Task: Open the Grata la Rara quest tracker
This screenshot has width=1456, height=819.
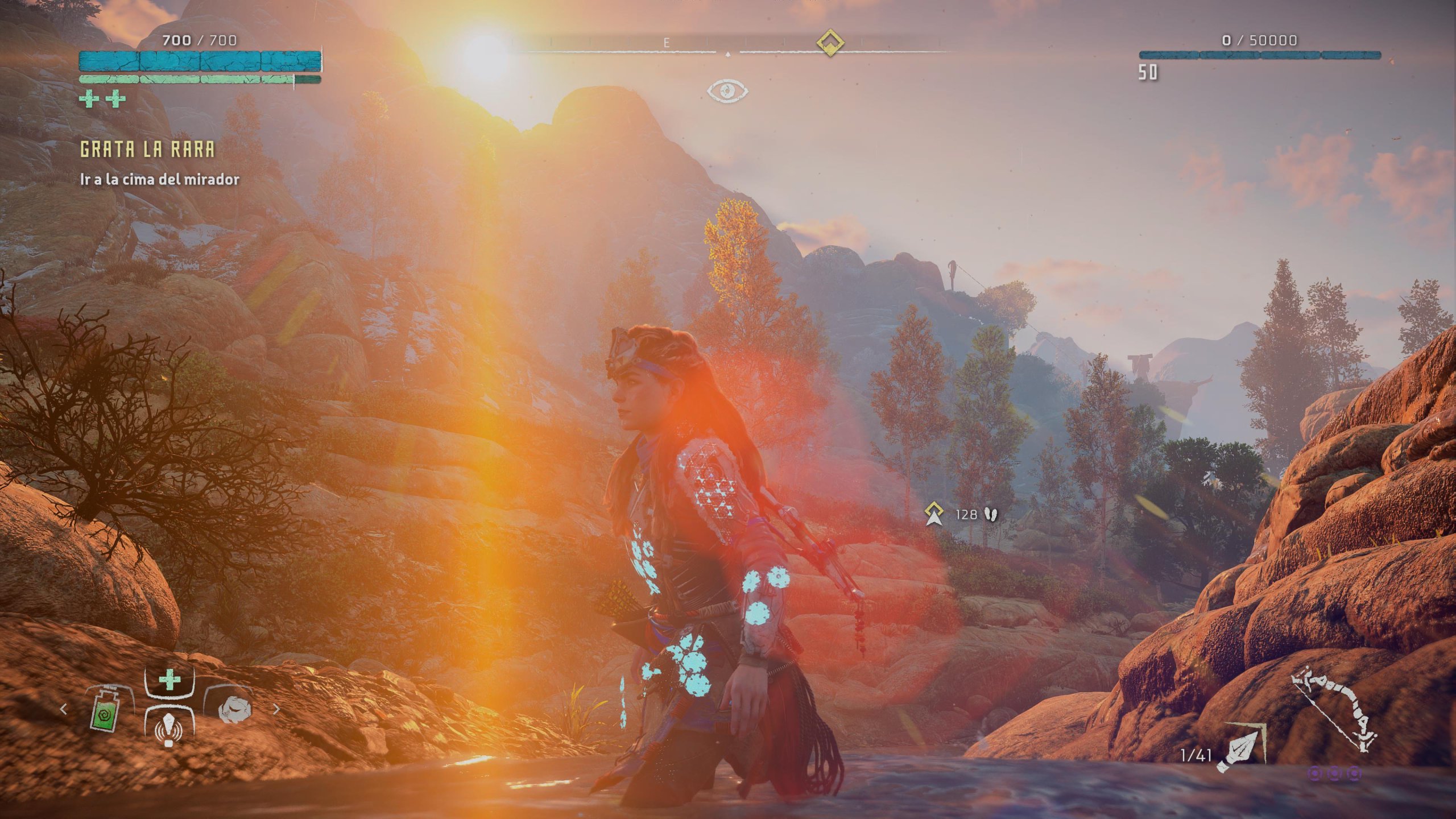Action: click(147, 150)
